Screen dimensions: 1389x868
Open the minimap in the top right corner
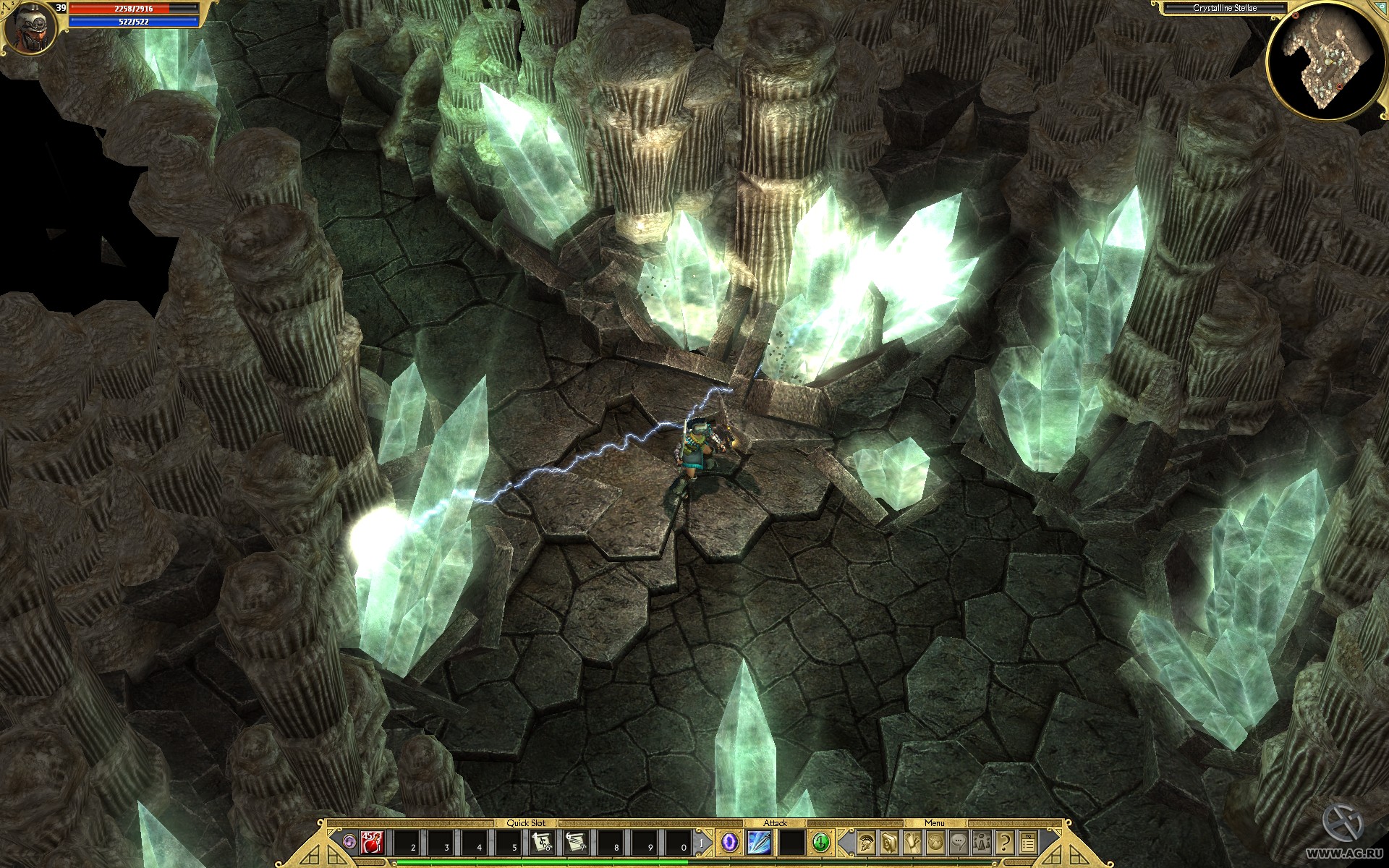pyautogui.click(x=1326, y=58)
